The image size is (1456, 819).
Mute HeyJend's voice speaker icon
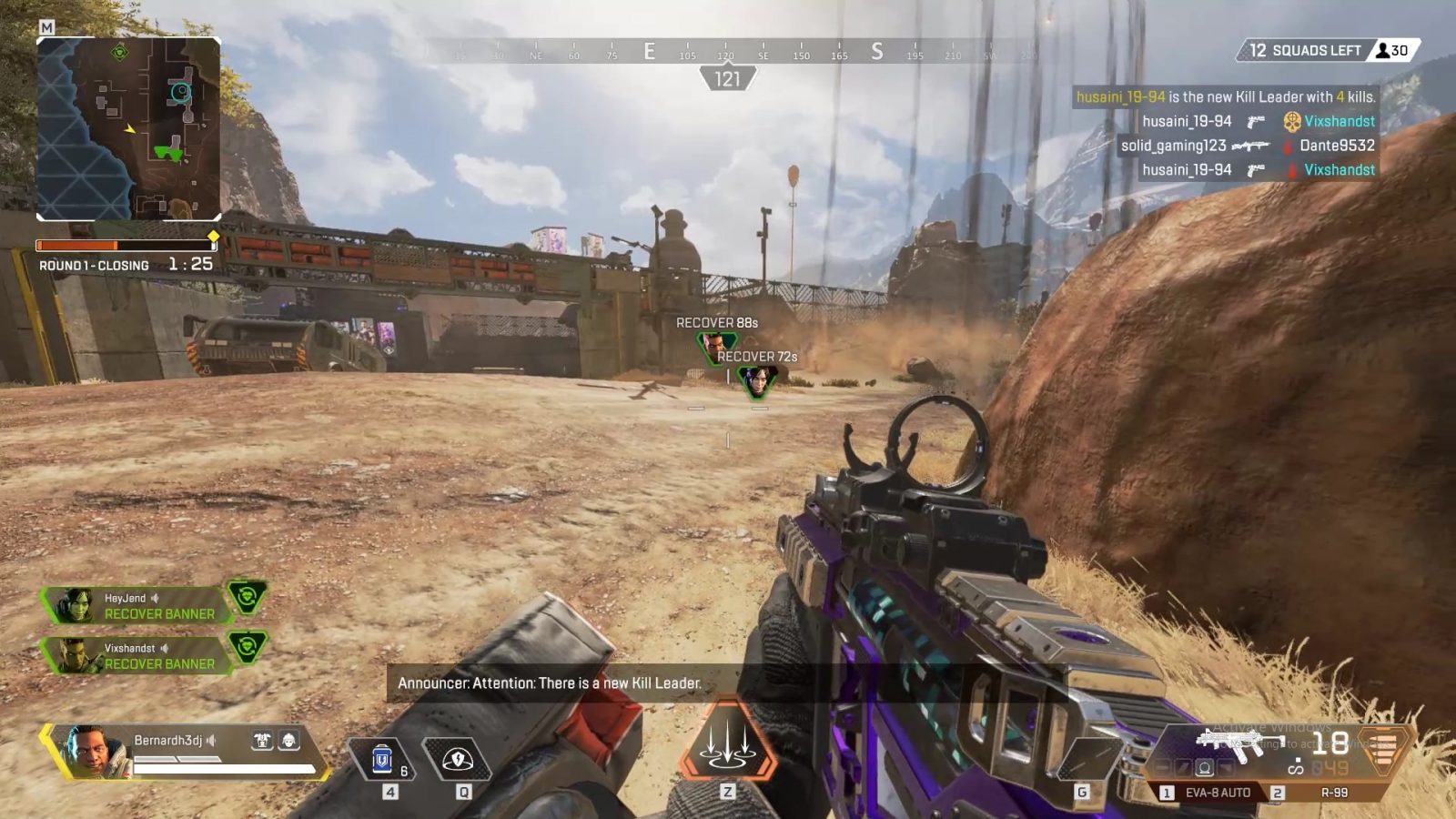tap(154, 599)
